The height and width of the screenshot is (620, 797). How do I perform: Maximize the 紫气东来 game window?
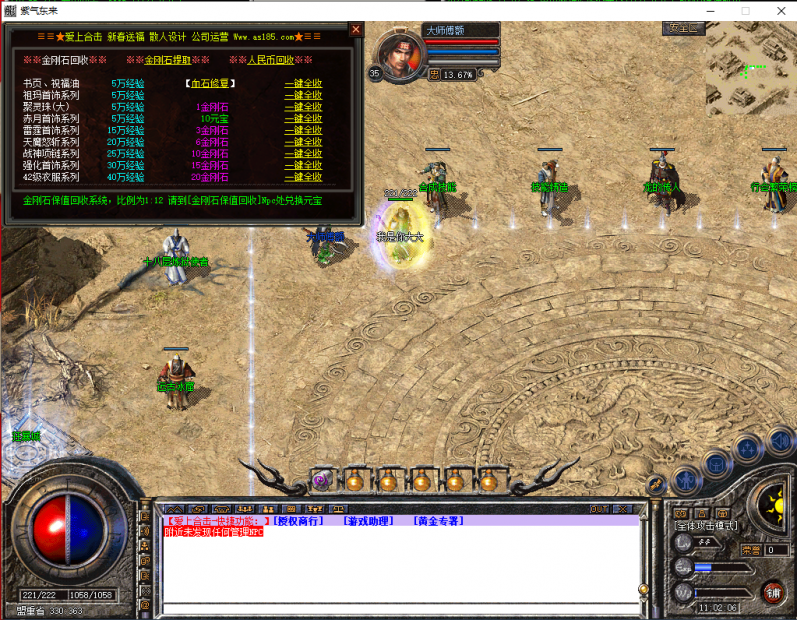point(745,10)
